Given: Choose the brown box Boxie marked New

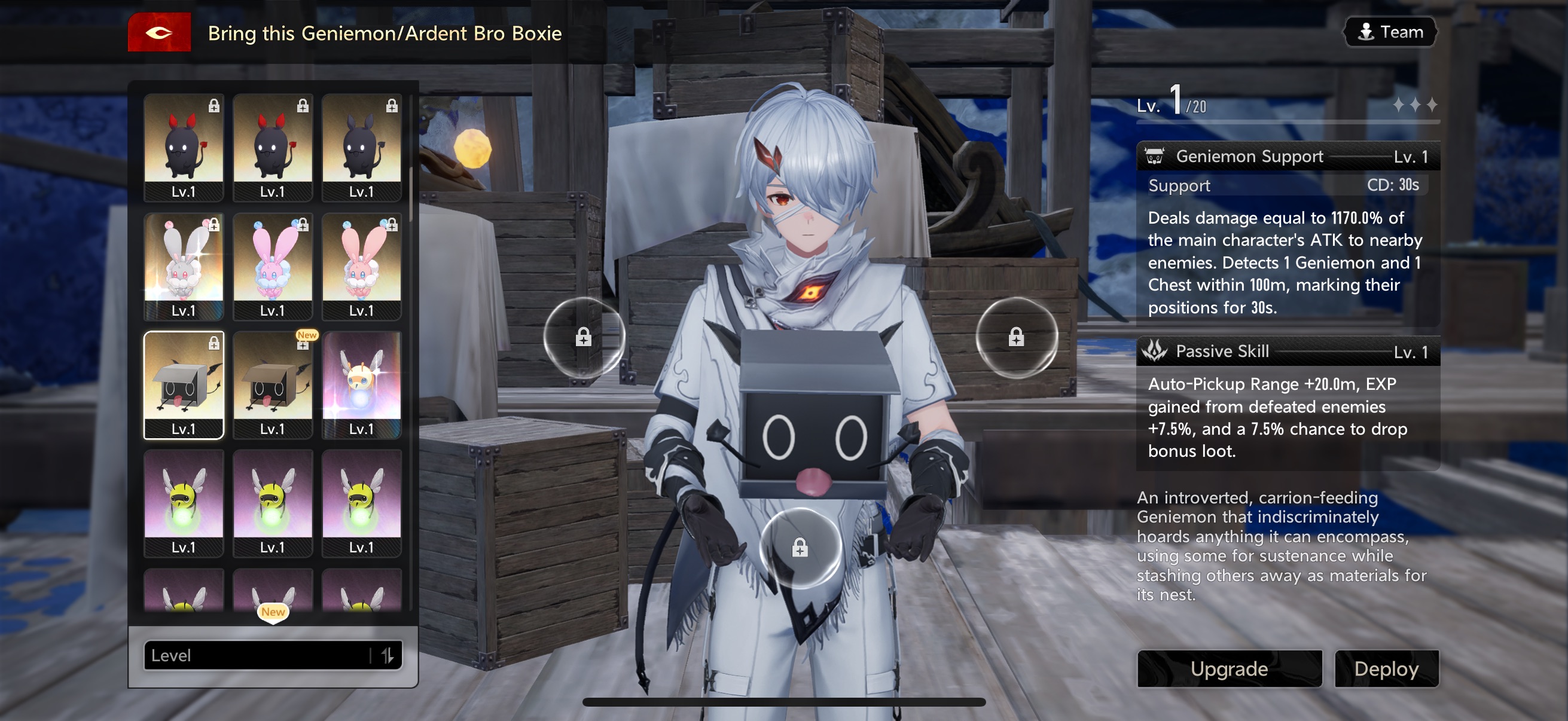Looking at the screenshot, I should click(x=272, y=384).
